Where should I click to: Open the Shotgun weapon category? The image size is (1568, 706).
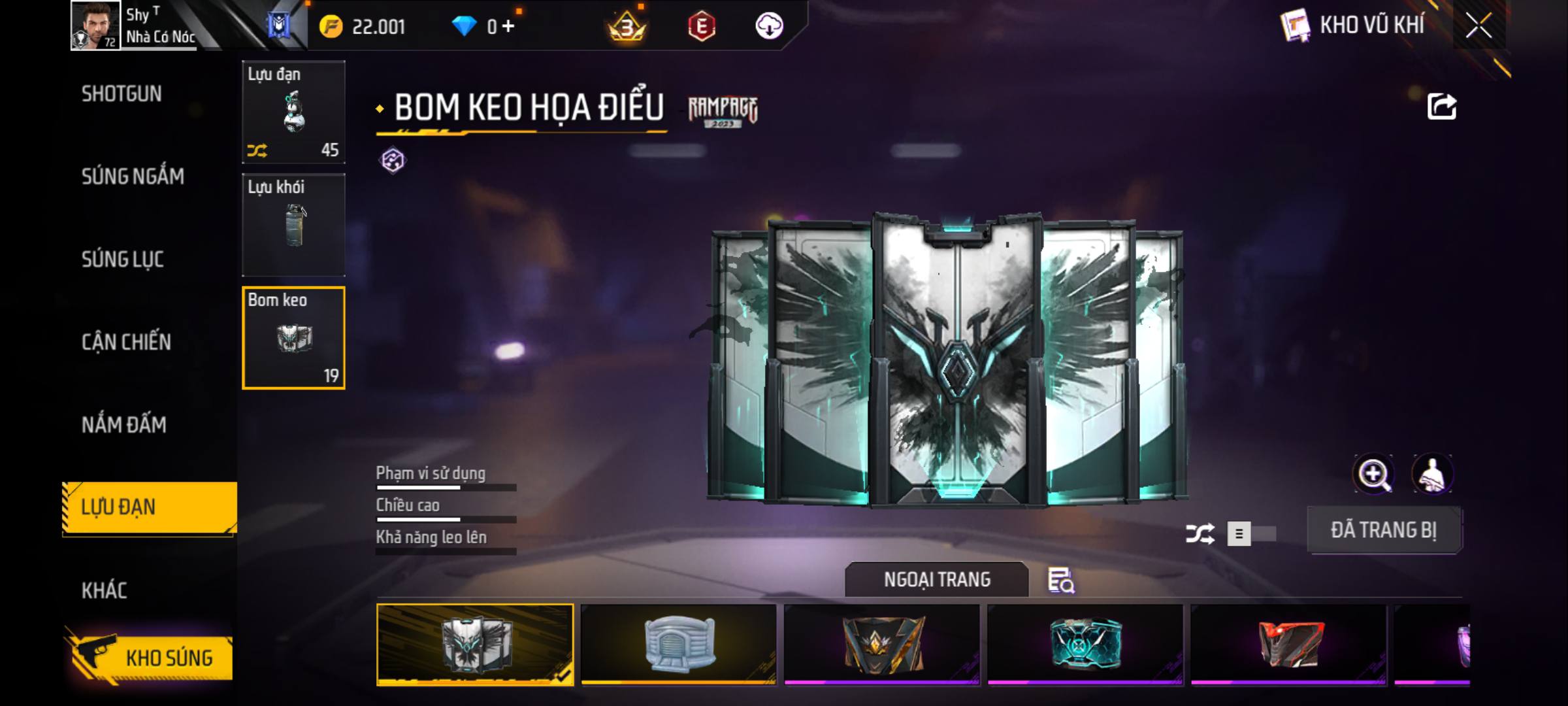pyautogui.click(x=122, y=94)
